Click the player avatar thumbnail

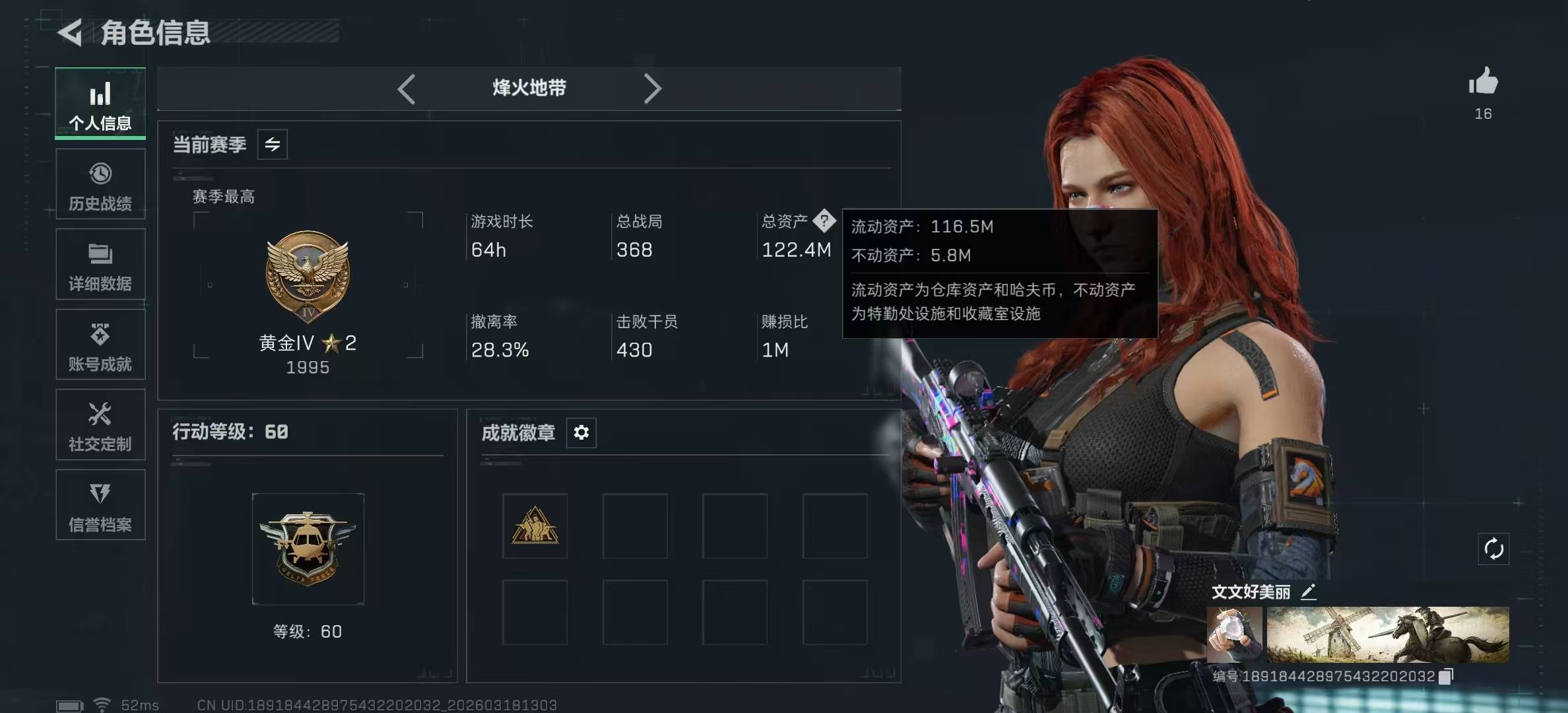[1234, 634]
